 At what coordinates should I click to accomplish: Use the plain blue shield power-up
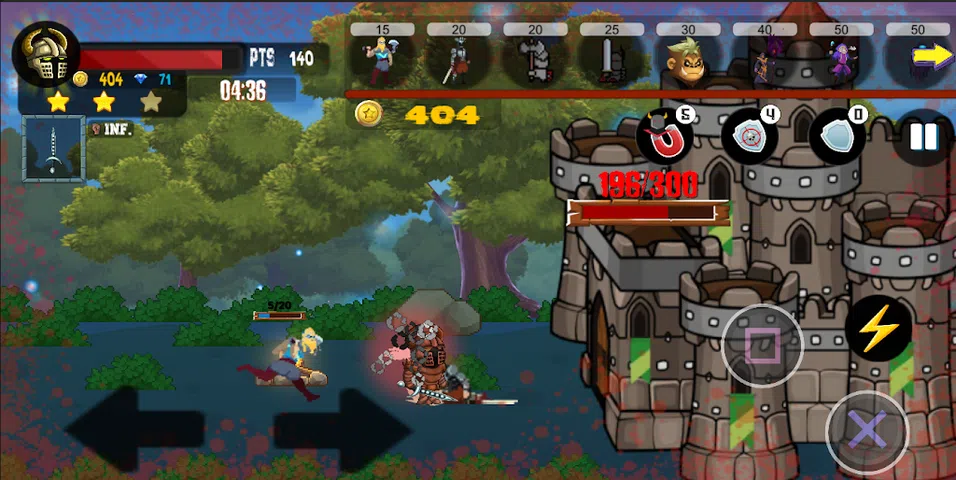pyautogui.click(x=836, y=136)
